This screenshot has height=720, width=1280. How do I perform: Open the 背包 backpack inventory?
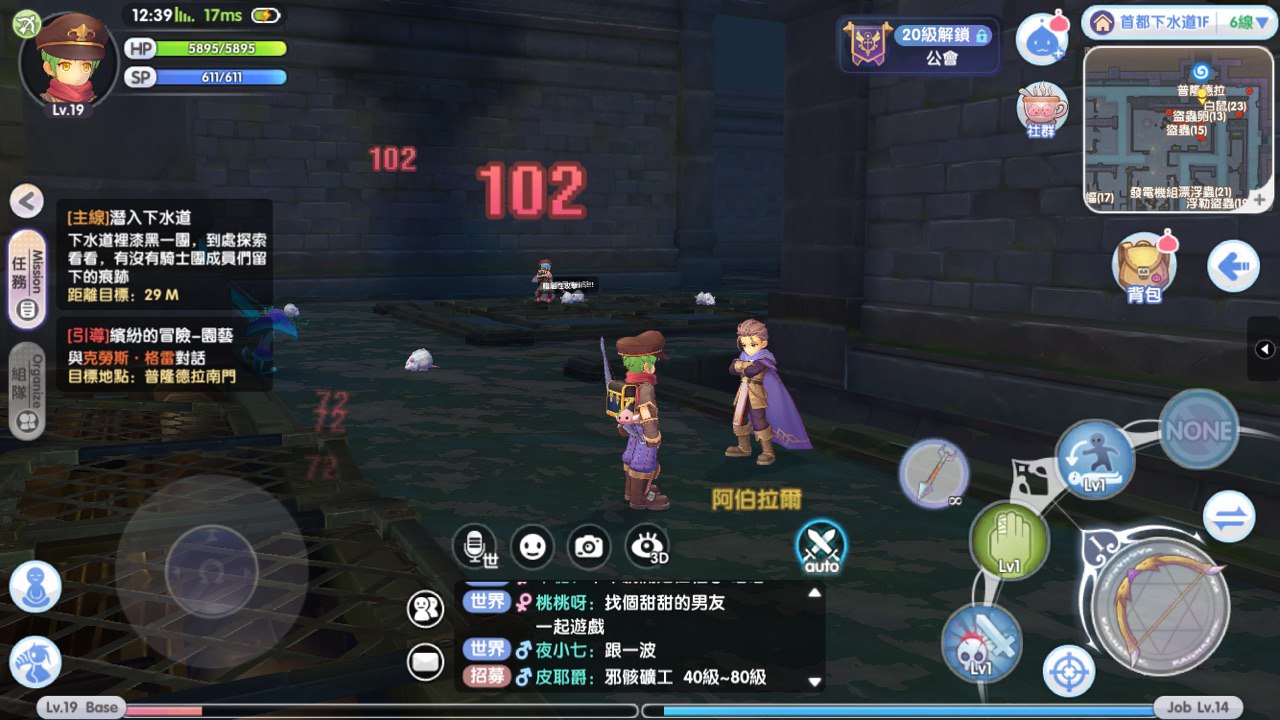pyautogui.click(x=1144, y=266)
